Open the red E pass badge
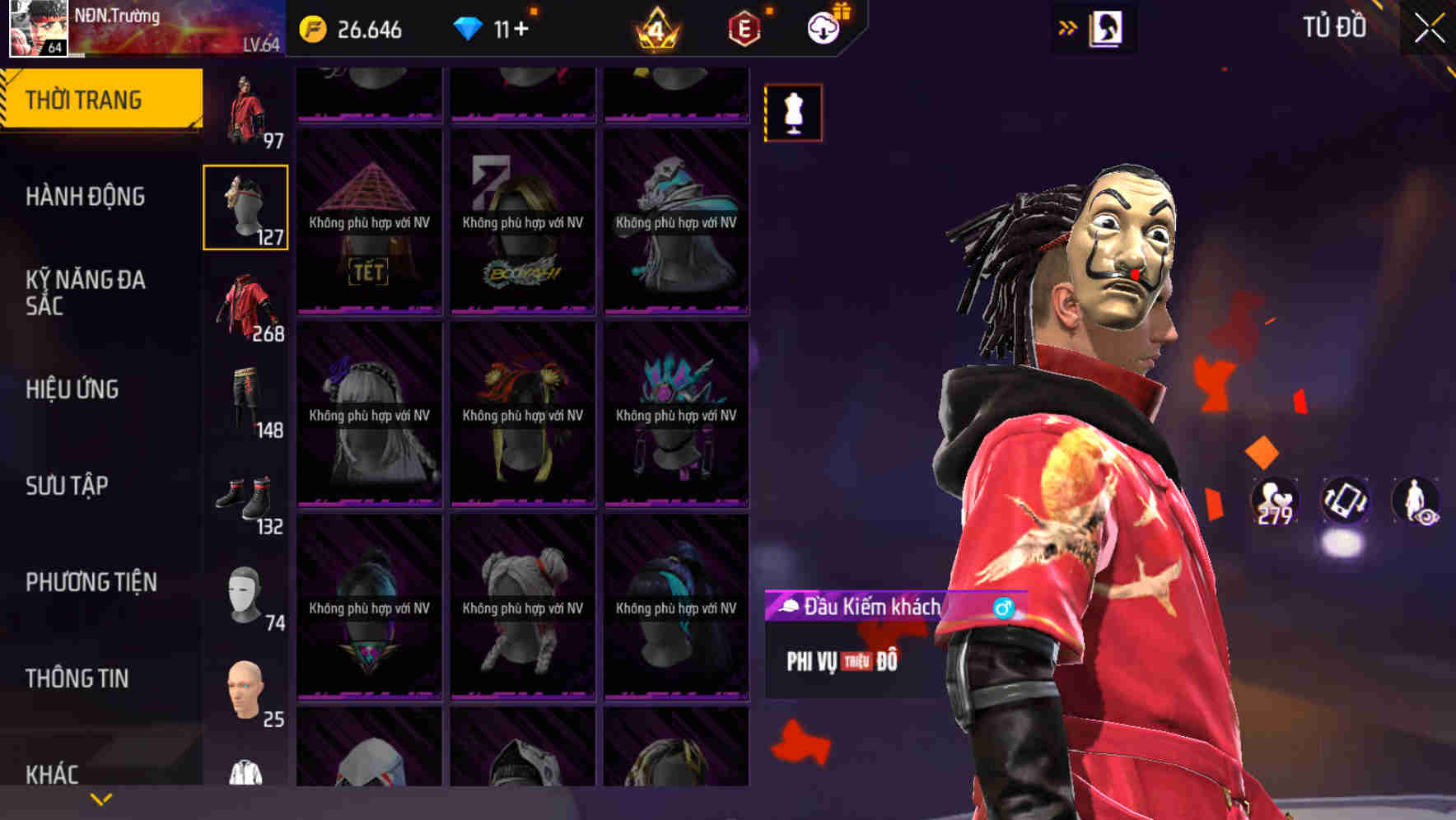Image resolution: width=1456 pixels, height=820 pixels. click(x=741, y=30)
